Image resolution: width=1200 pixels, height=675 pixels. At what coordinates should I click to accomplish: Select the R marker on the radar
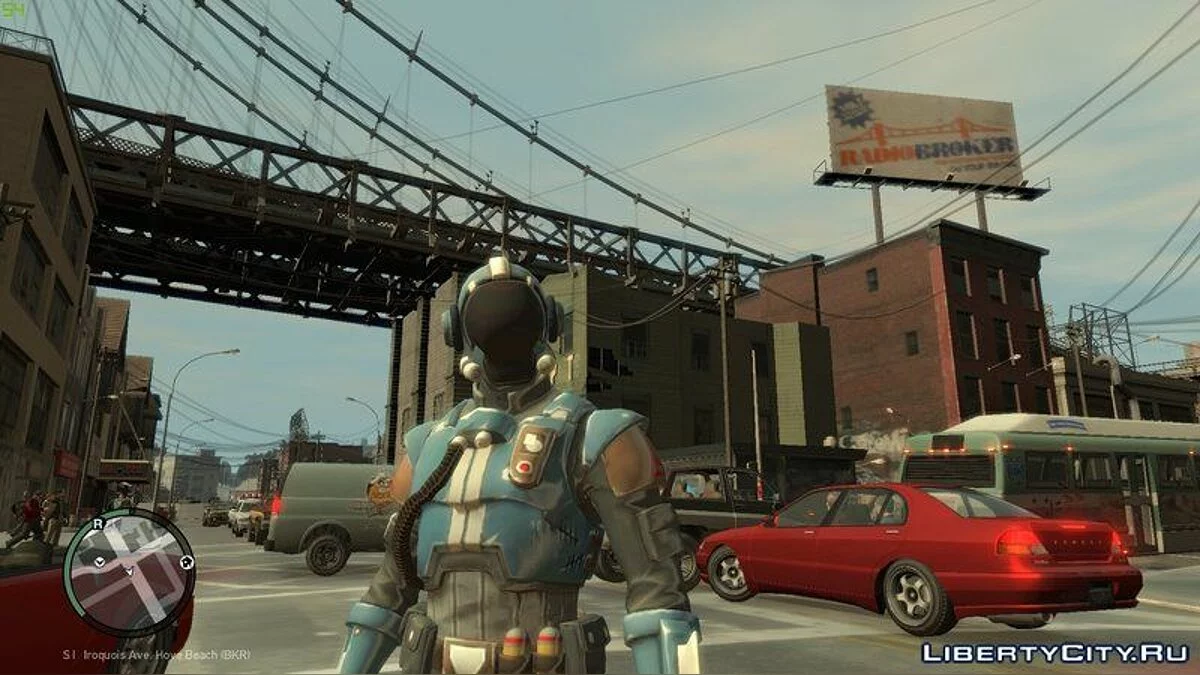coord(97,523)
